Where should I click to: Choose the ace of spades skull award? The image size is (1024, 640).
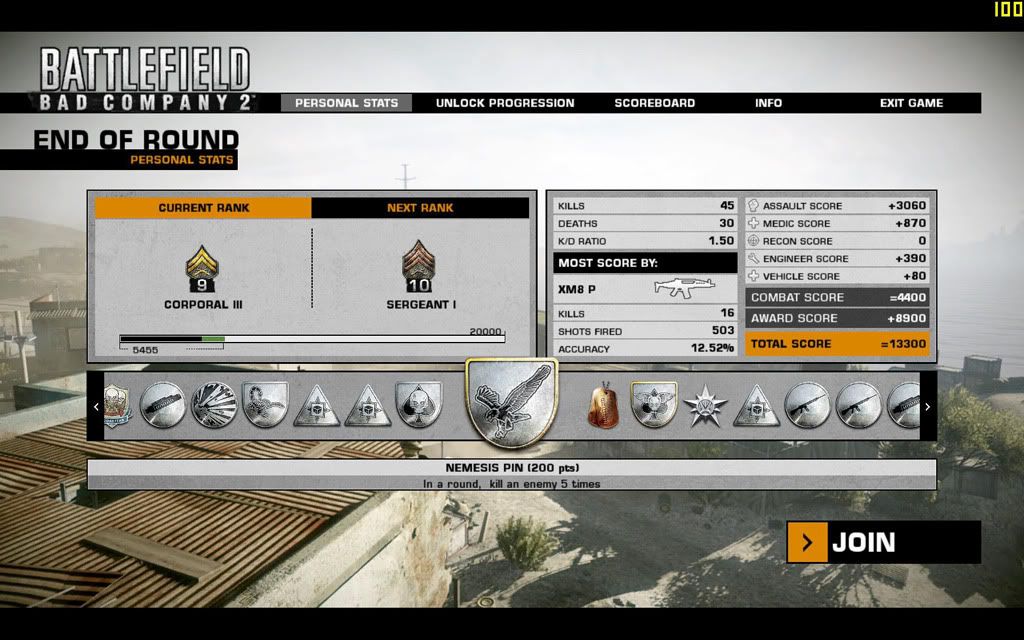coord(419,405)
